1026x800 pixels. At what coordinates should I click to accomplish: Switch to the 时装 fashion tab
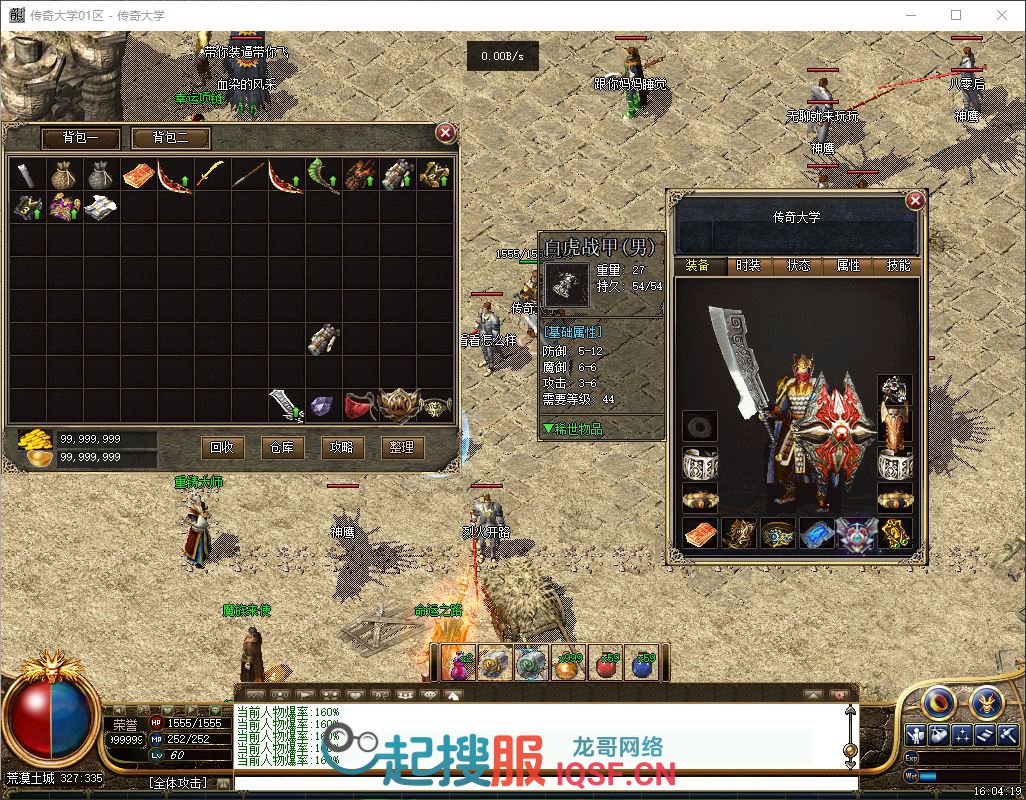748,266
